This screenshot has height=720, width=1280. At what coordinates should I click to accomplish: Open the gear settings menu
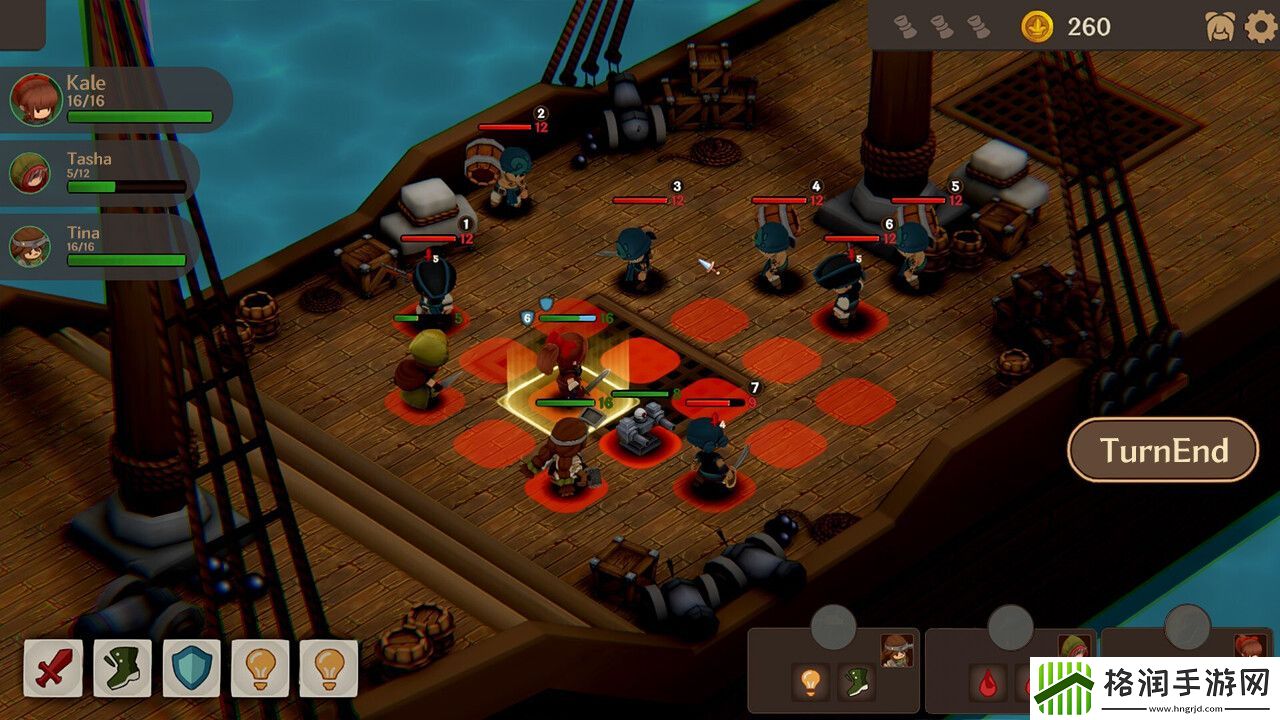click(1260, 27)
